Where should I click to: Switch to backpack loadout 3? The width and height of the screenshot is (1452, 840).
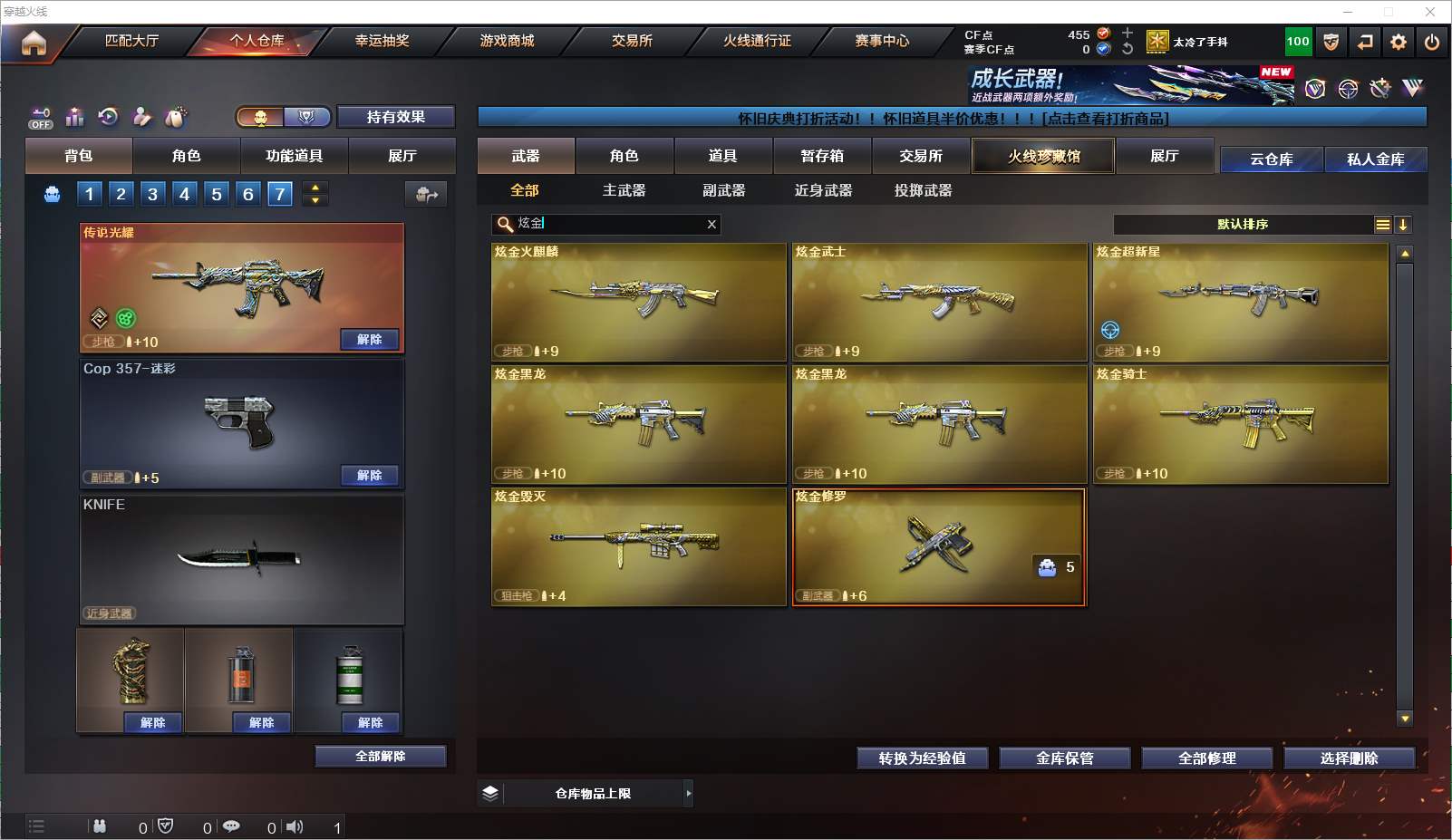point(152,194)
